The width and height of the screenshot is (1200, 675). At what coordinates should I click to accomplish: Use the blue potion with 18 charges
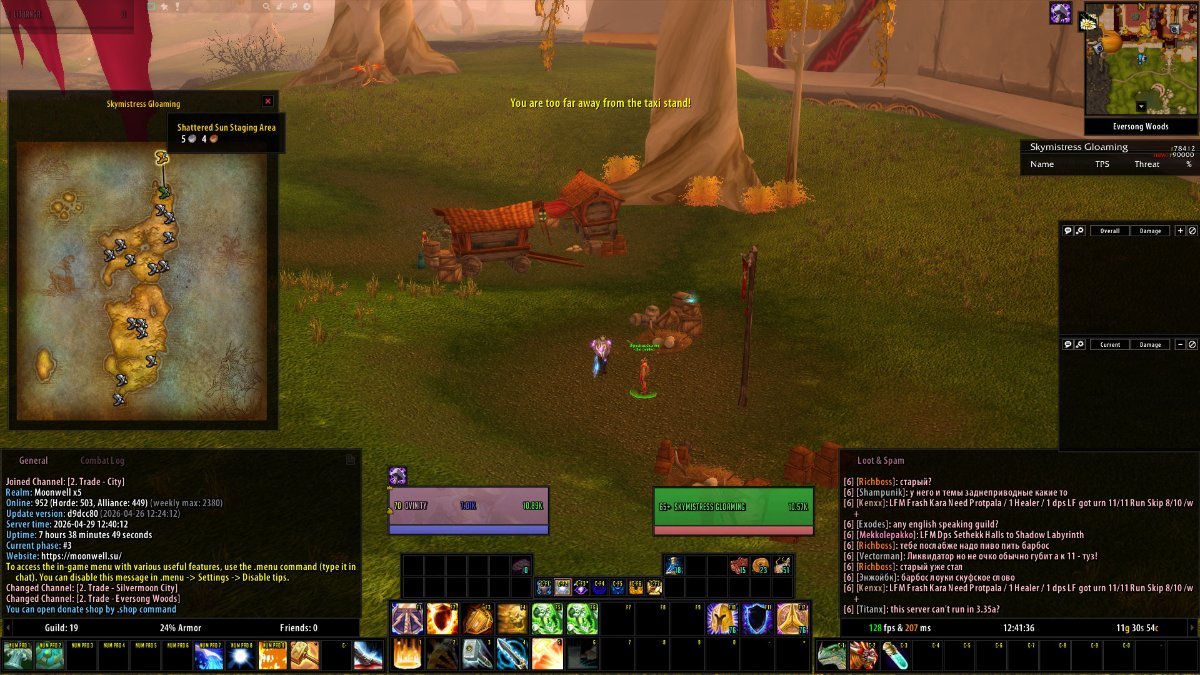672,566
